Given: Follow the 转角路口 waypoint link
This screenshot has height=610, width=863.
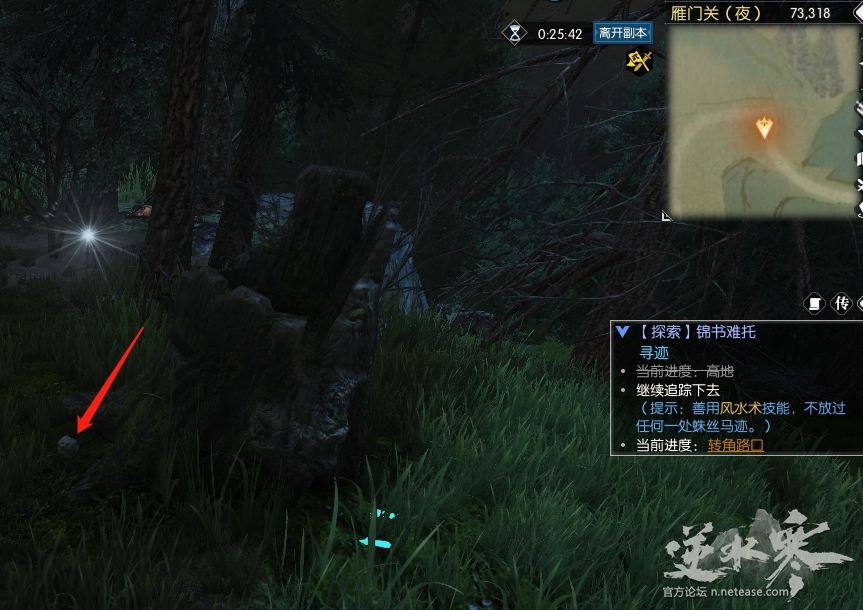Looking at the screenshot, I should pyautogui.click(x=736, y=445).
